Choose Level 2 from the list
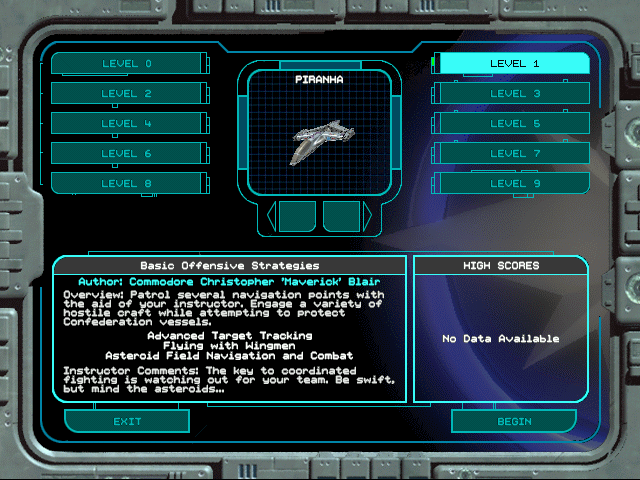 (x=126, y=94)
